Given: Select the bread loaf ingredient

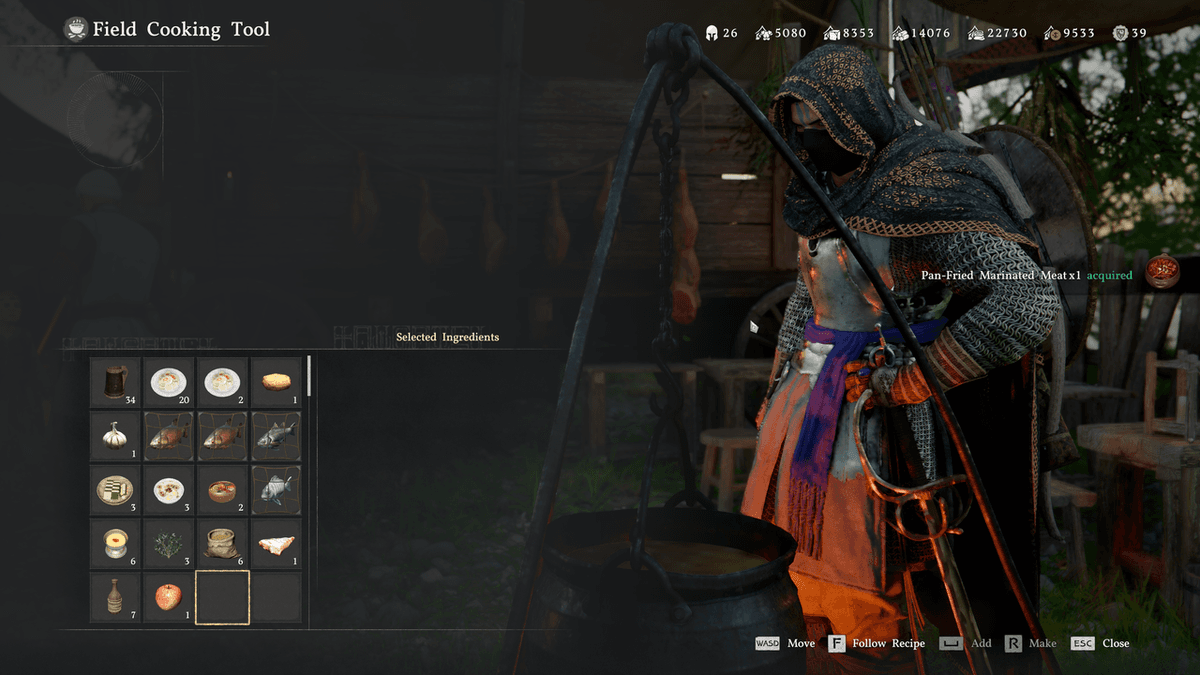Looking at the screenshot, I should point(276,382).
